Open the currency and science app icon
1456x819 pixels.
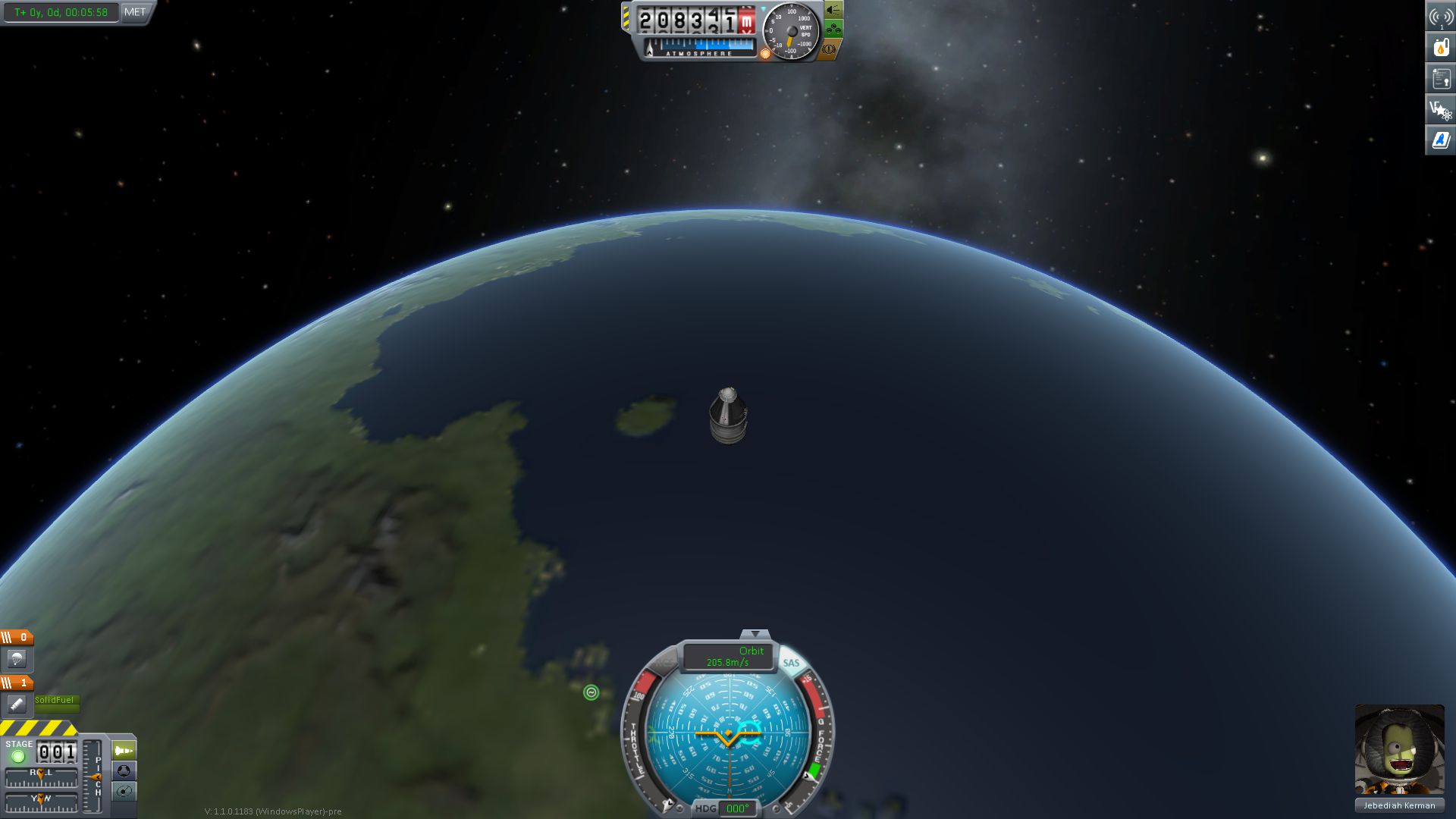(x=1440, y=110)
